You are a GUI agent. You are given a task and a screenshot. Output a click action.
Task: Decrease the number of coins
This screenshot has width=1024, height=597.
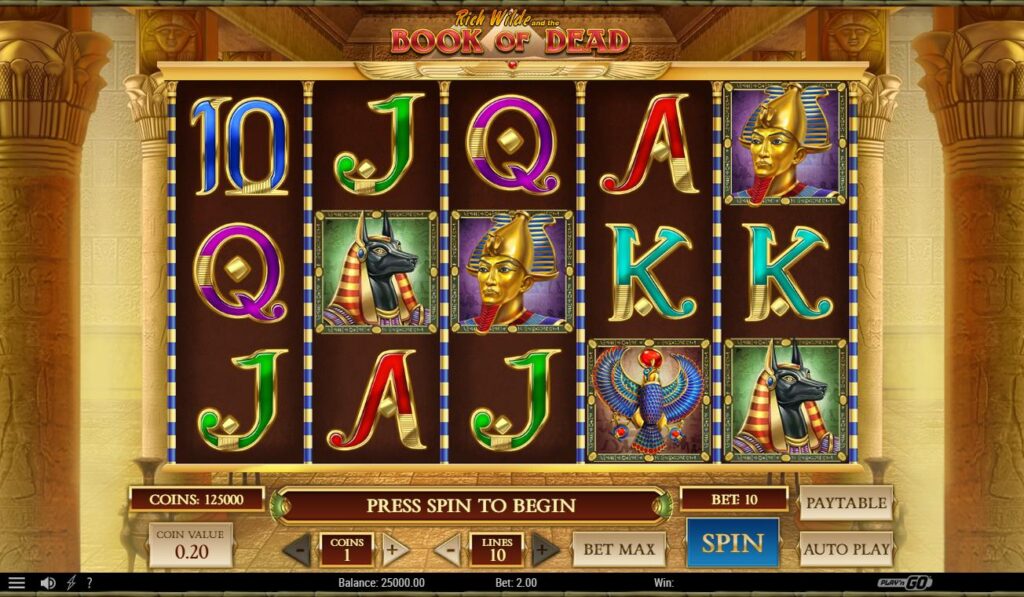(x=297, y=549)
